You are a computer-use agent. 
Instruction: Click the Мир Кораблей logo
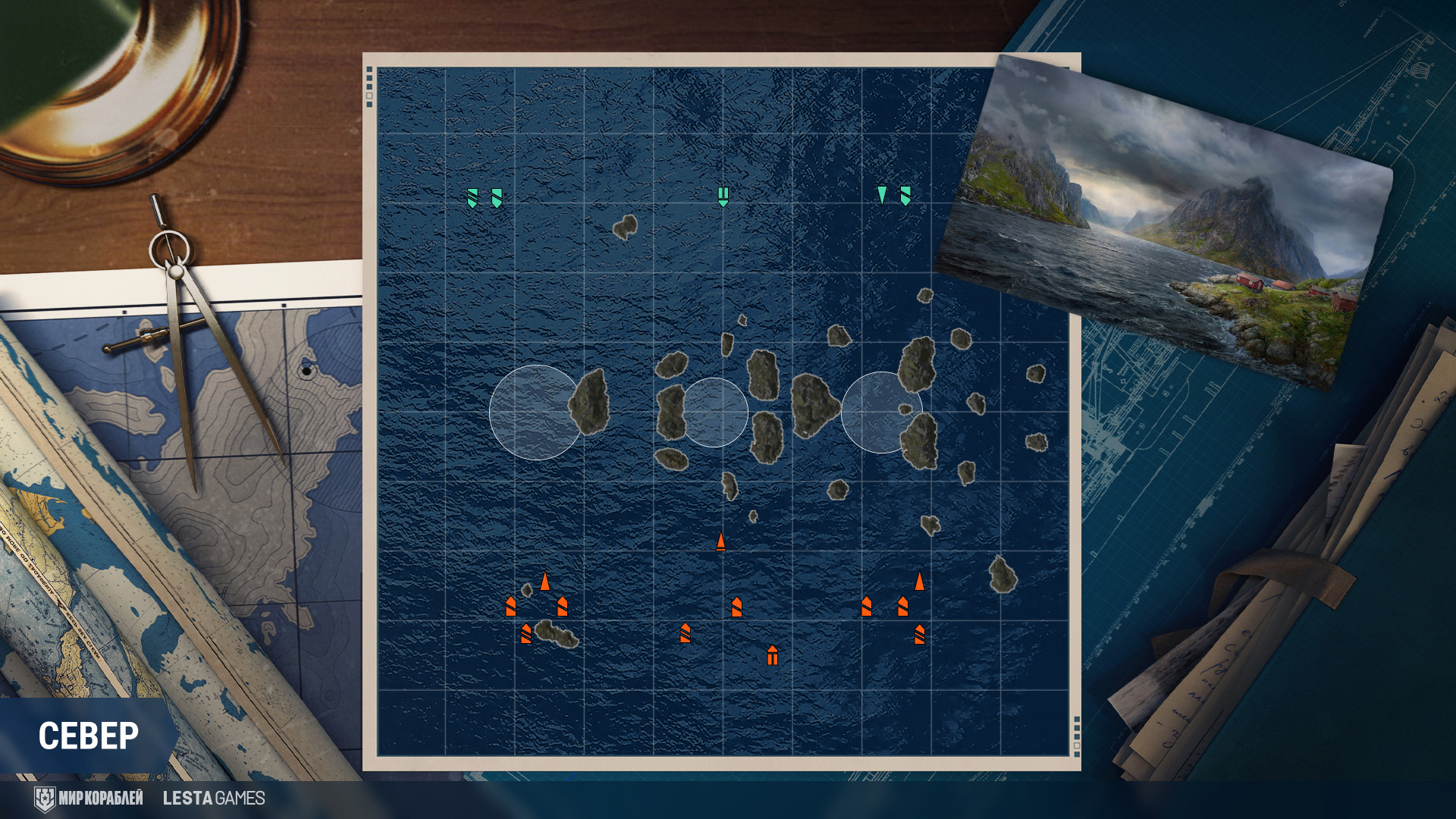tap(89, 799)
